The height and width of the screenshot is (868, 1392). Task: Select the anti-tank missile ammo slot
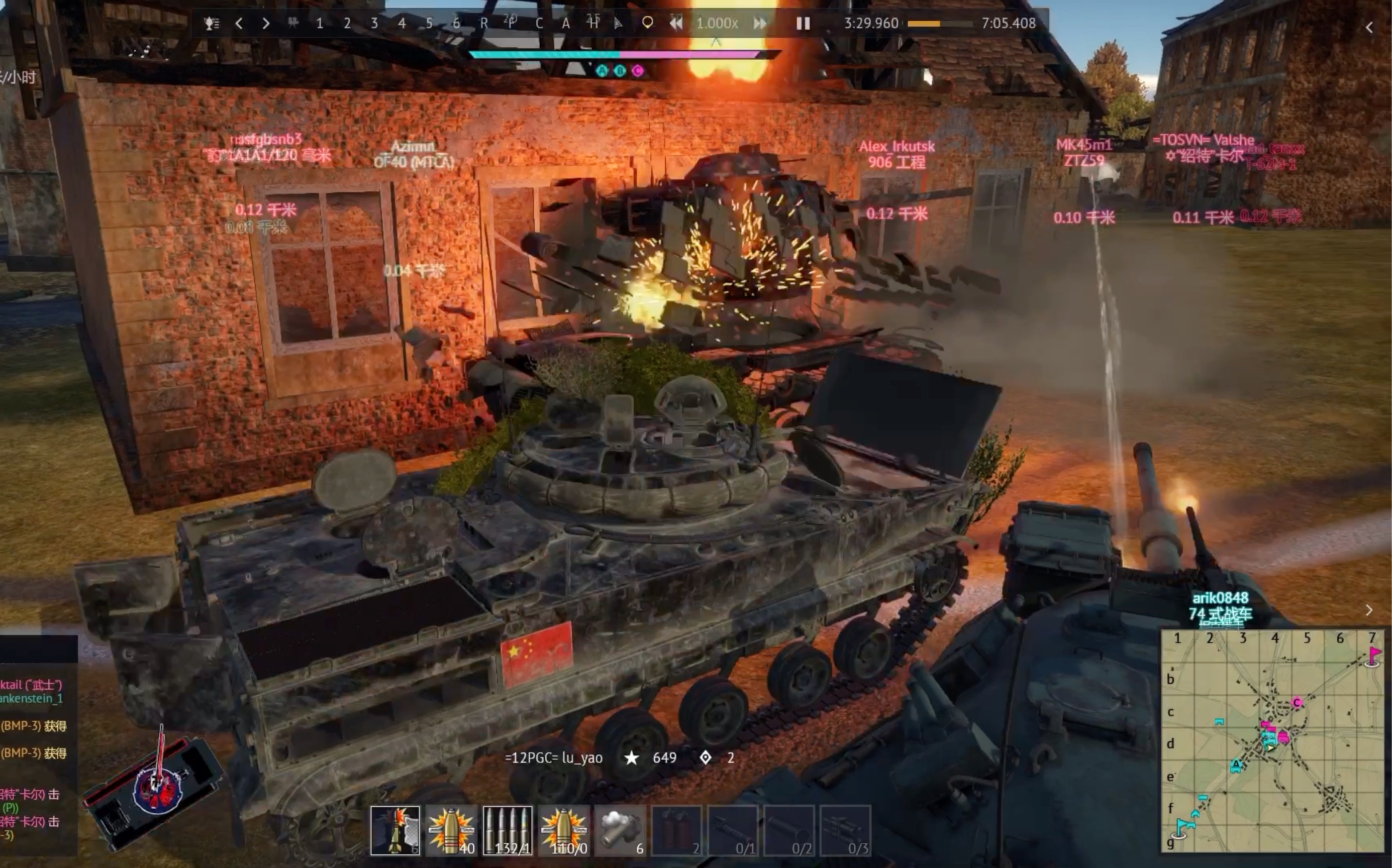click(395, 830)
